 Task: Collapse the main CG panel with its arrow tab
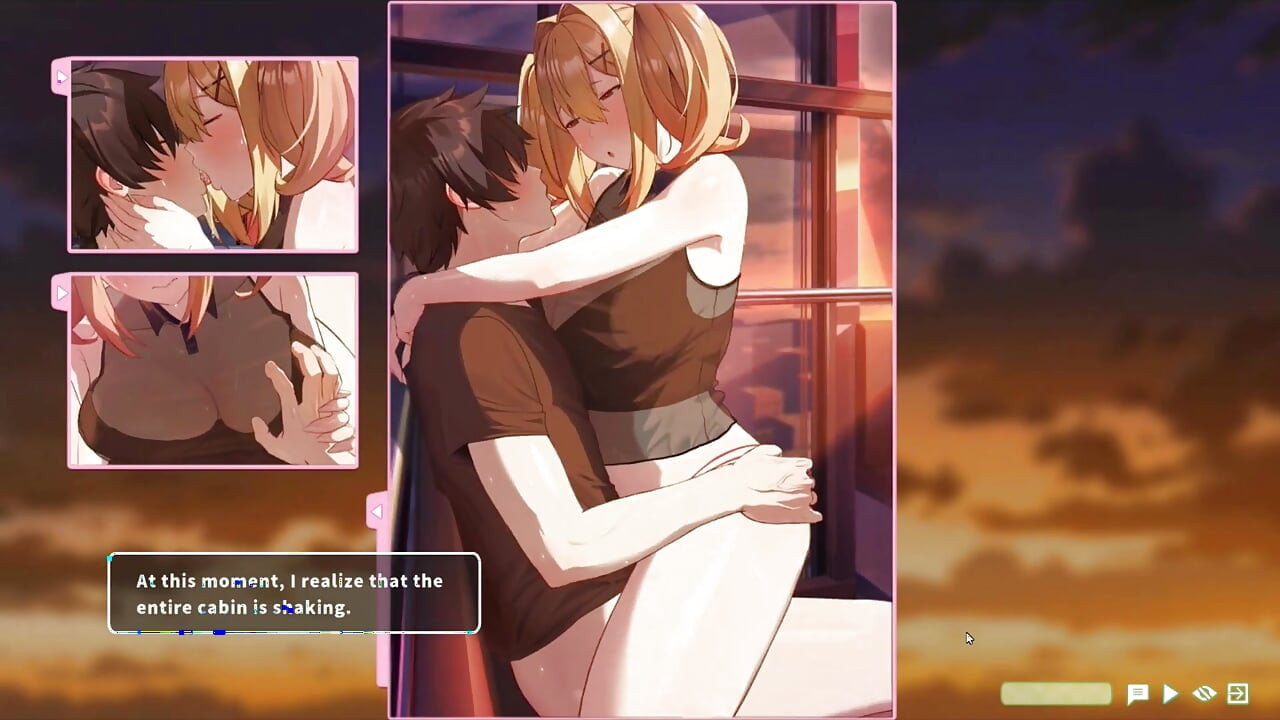pos(377,511)
